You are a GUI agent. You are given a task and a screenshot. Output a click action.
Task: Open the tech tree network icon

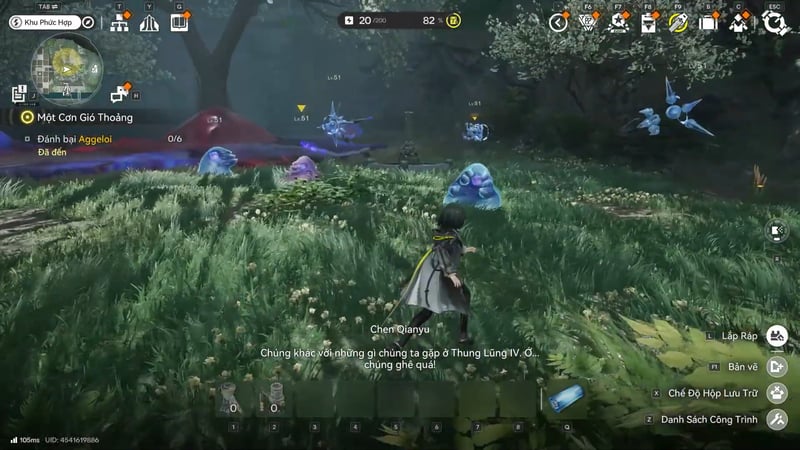120,22
